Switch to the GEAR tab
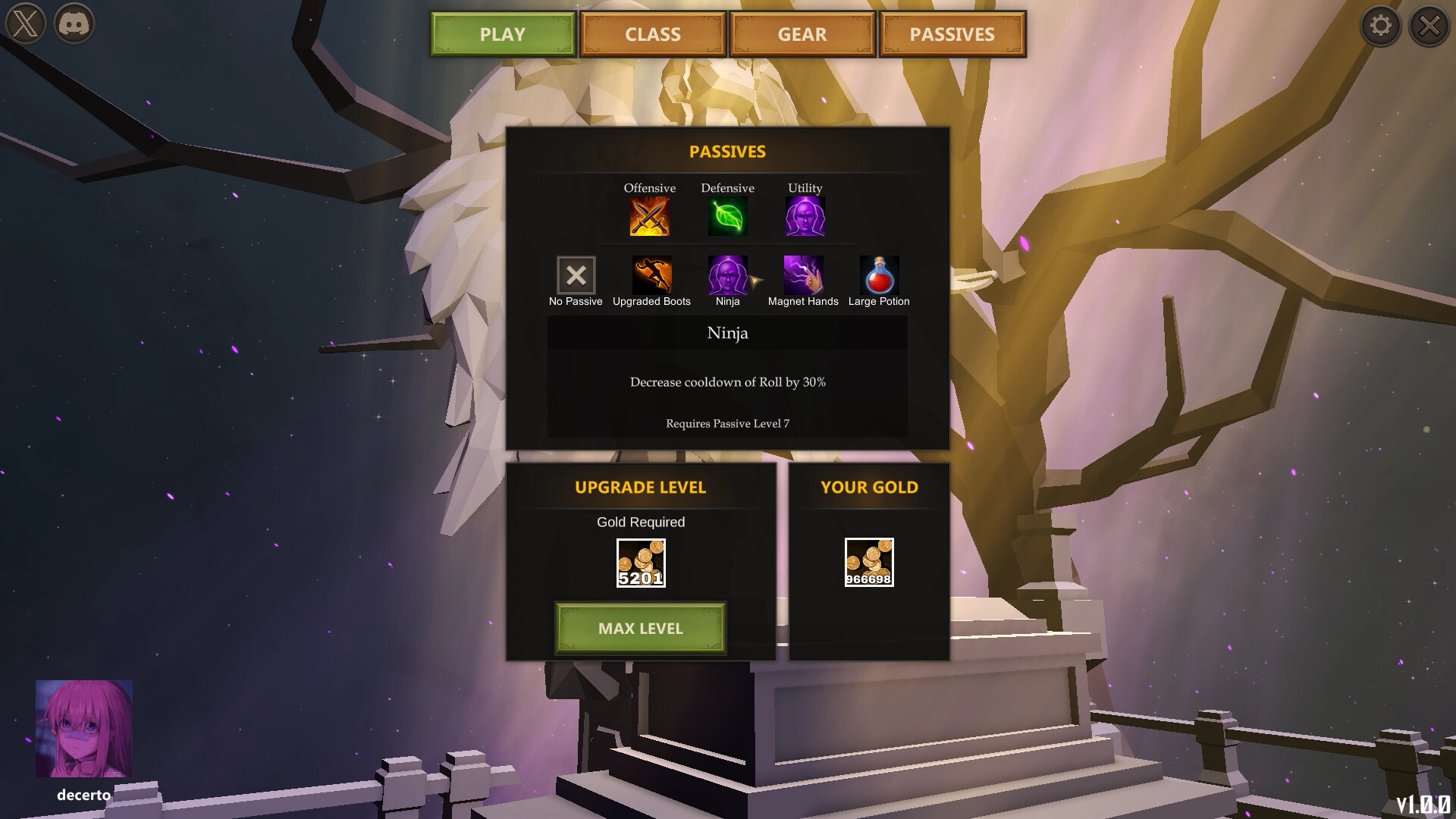Screen dimensions: 1456x819 (802, 34)
